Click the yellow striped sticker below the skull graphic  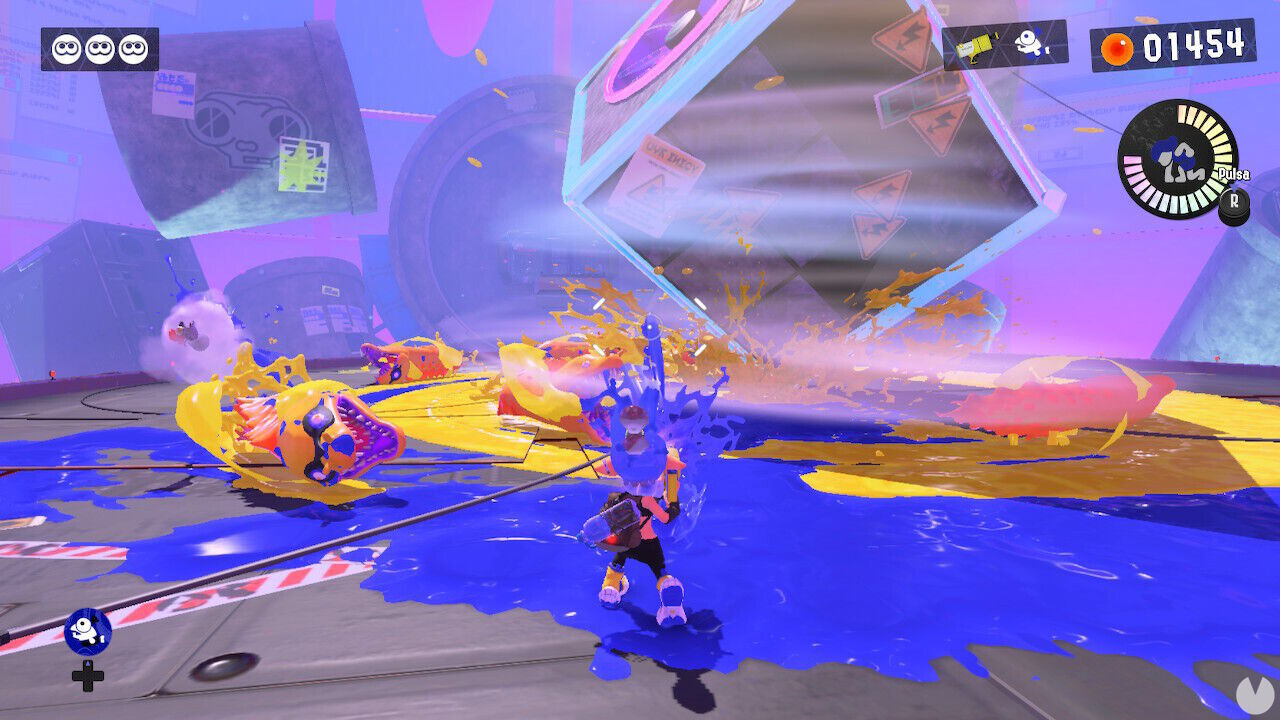(x=303, y=165)
